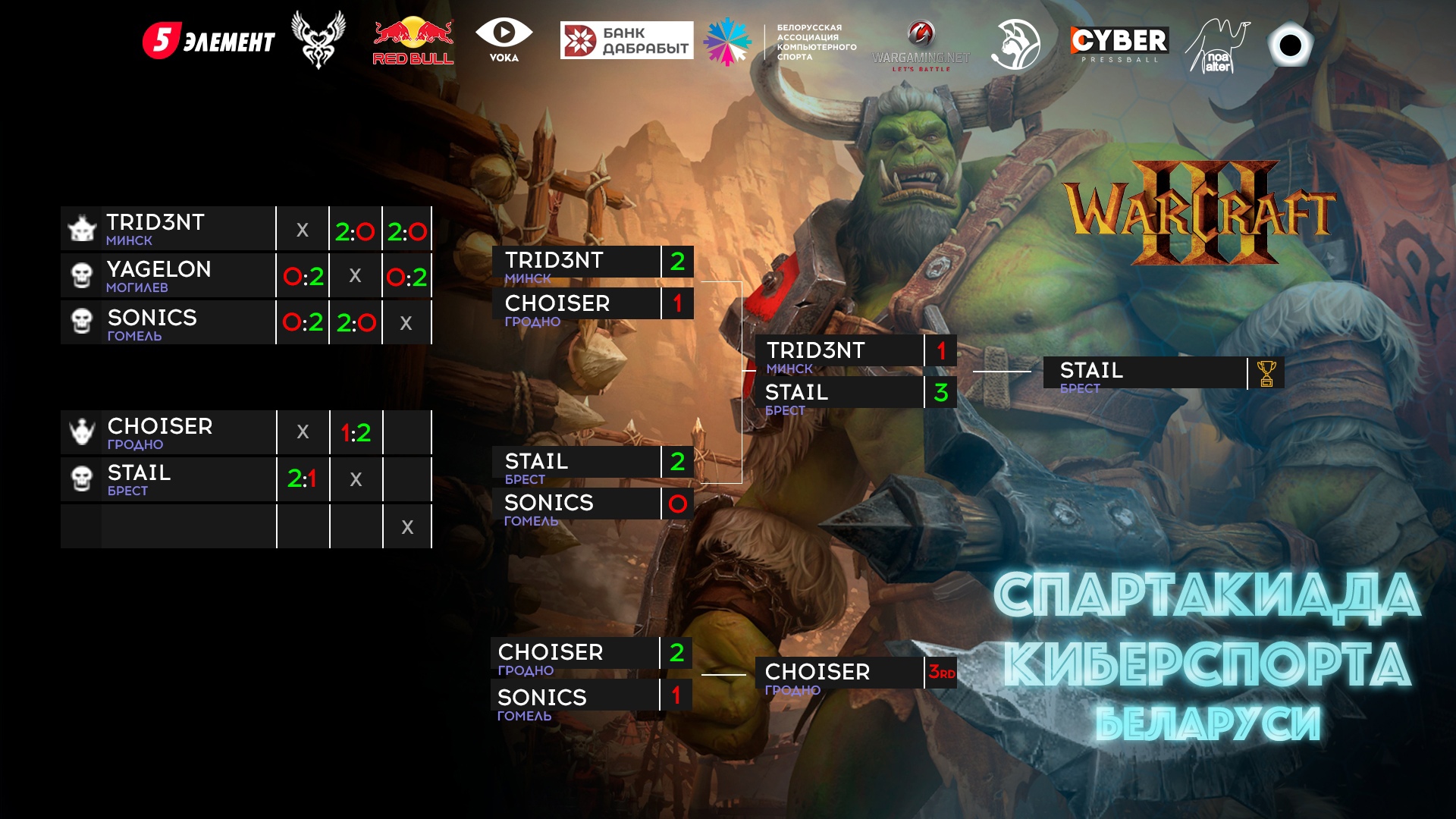Select the noa alter camel logo

(x=1217, y=46)
